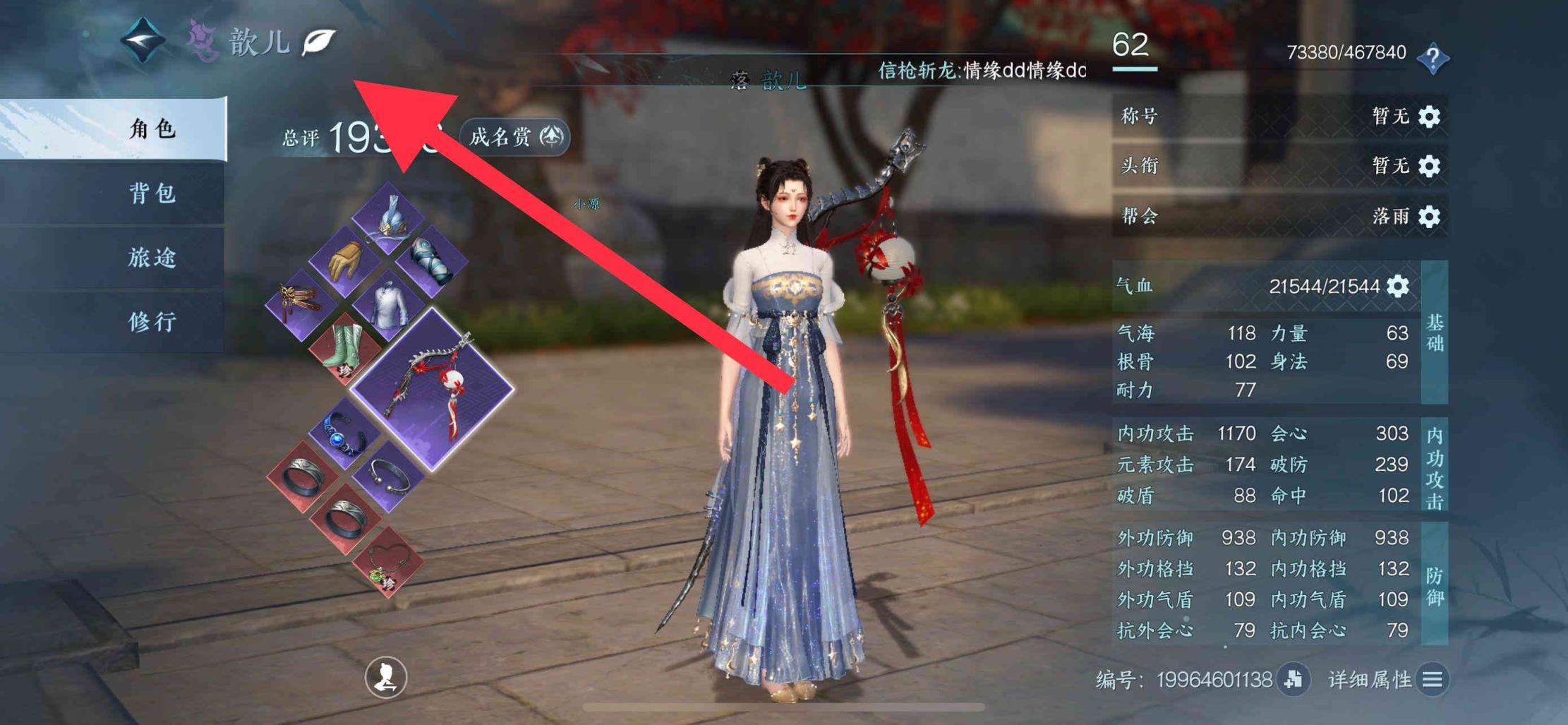This screenshot has width=1568, height=725.
Task: Copy the character 编号 number
Action: point(1293,679)
